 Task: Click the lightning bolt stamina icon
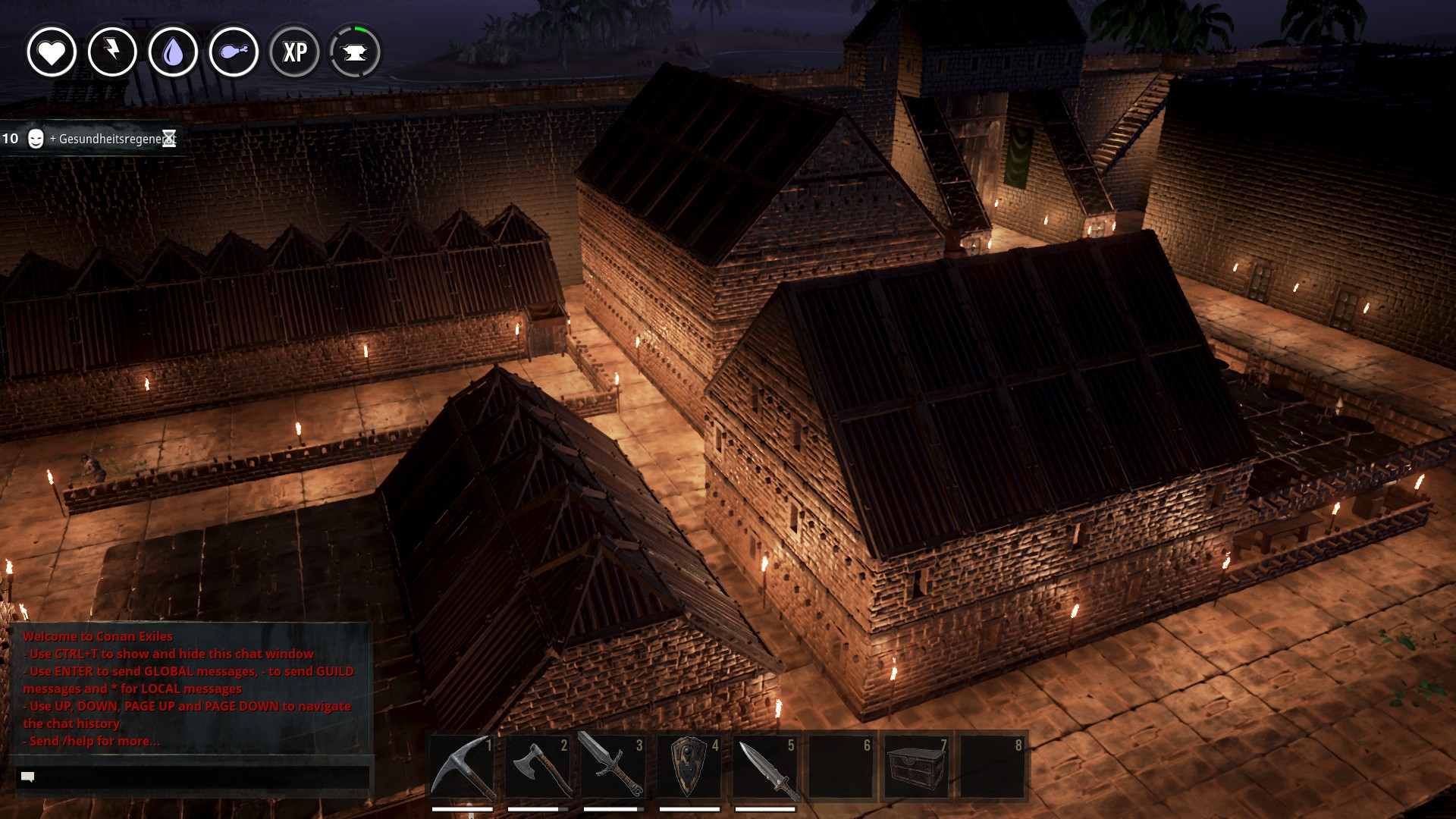click(112, 52)
